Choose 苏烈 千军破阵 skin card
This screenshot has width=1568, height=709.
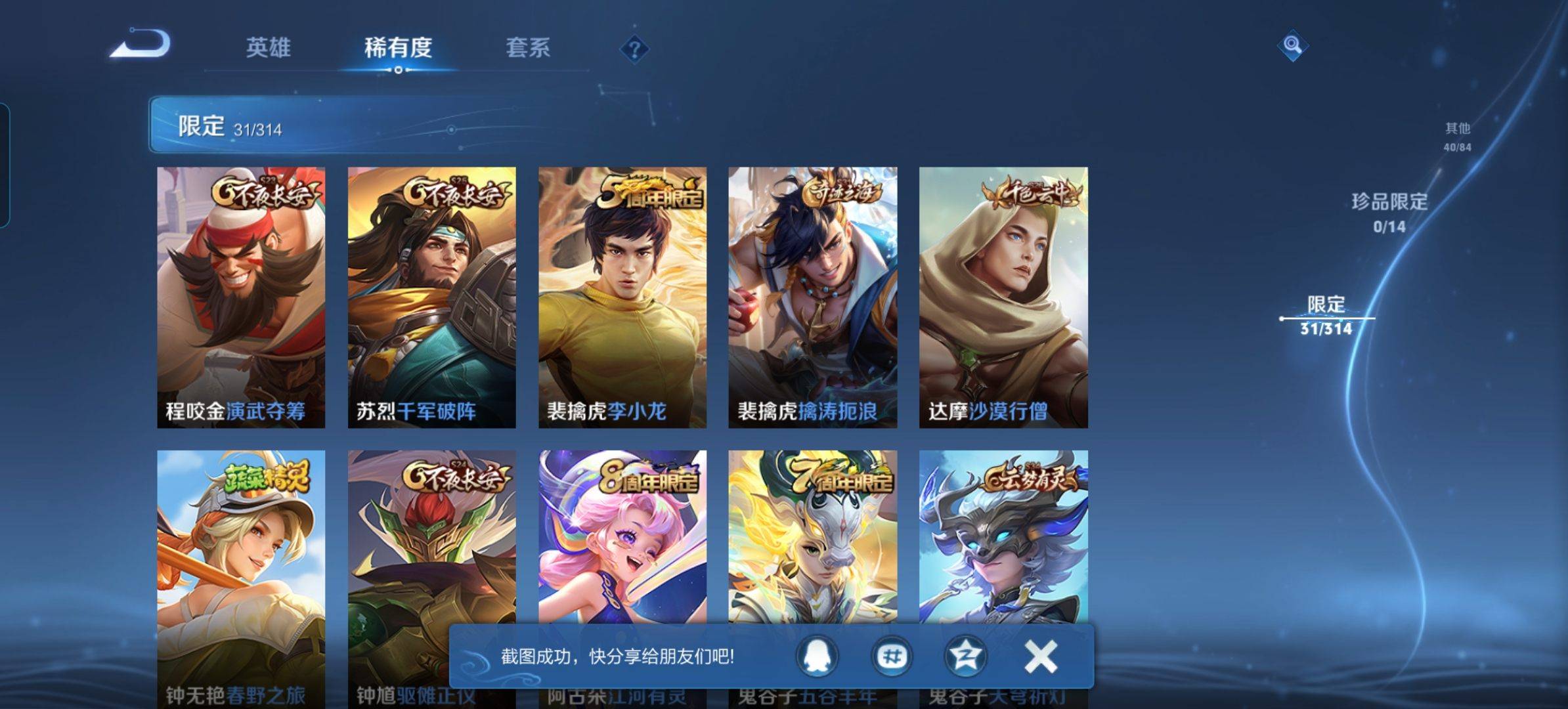tap(431, 297)
